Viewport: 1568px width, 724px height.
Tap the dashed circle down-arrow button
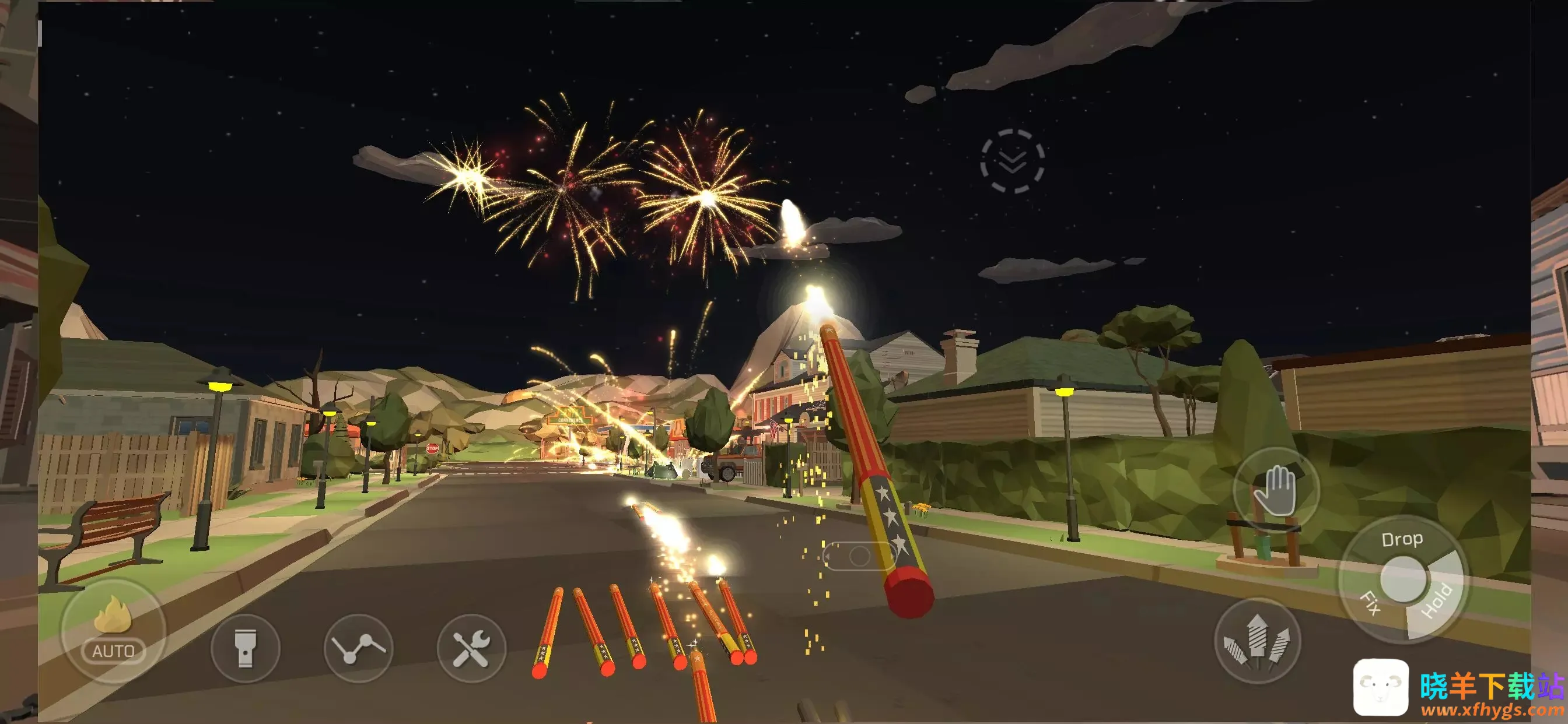click(x=1012, y=161)
